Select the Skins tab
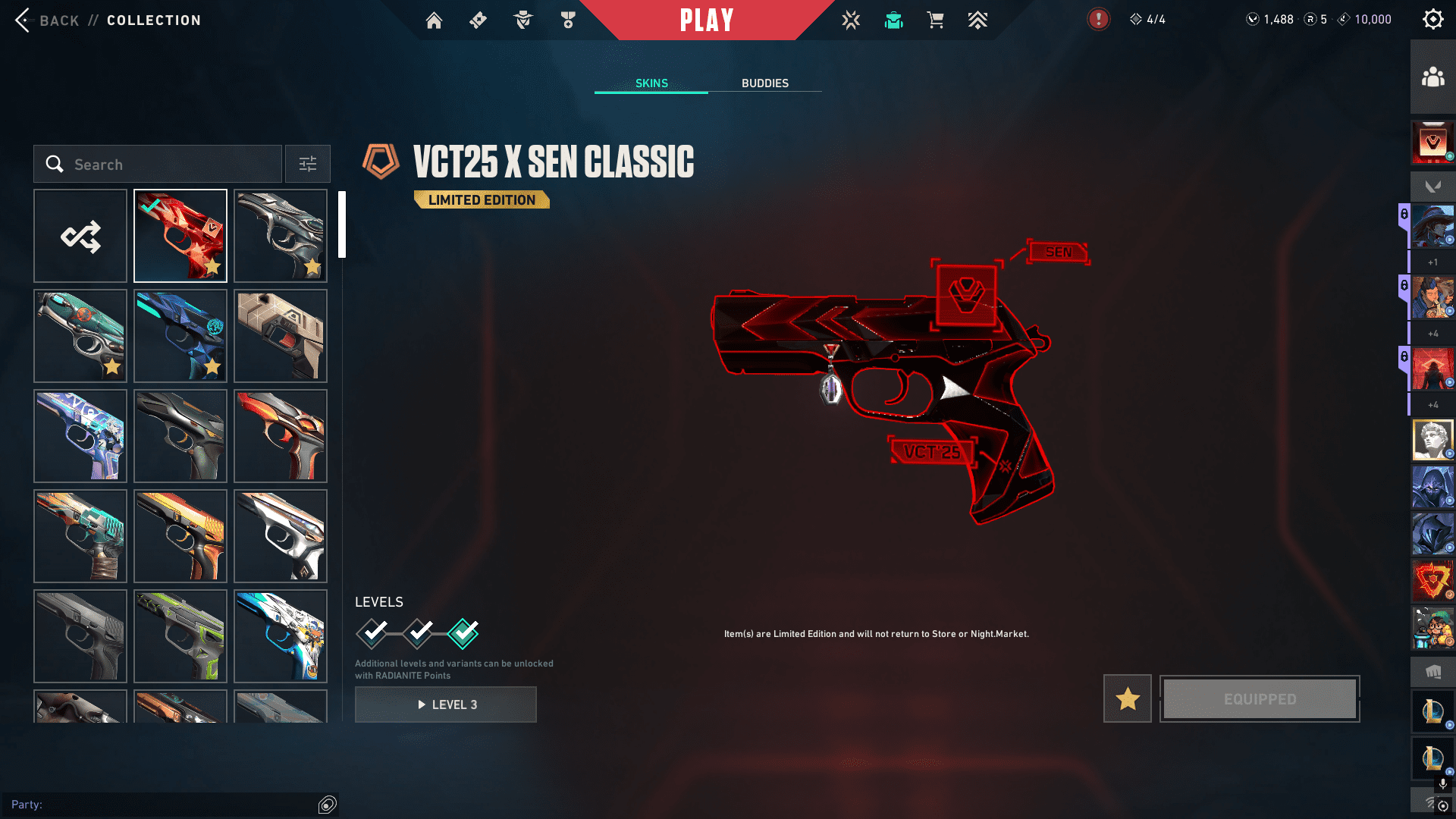The height and width of the screenshot is (819, 1456). click(651, 83)
